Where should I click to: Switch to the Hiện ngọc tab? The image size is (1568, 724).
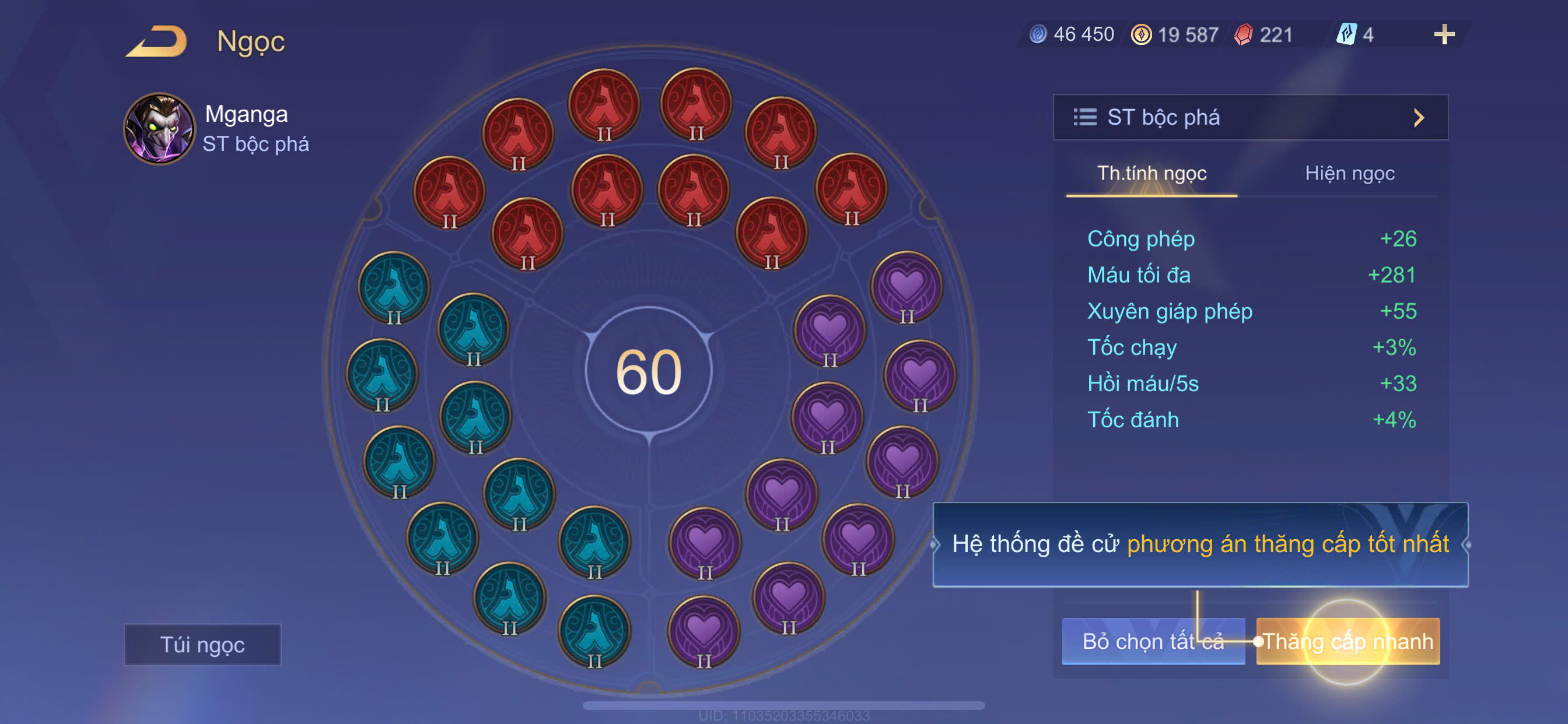1349,173
